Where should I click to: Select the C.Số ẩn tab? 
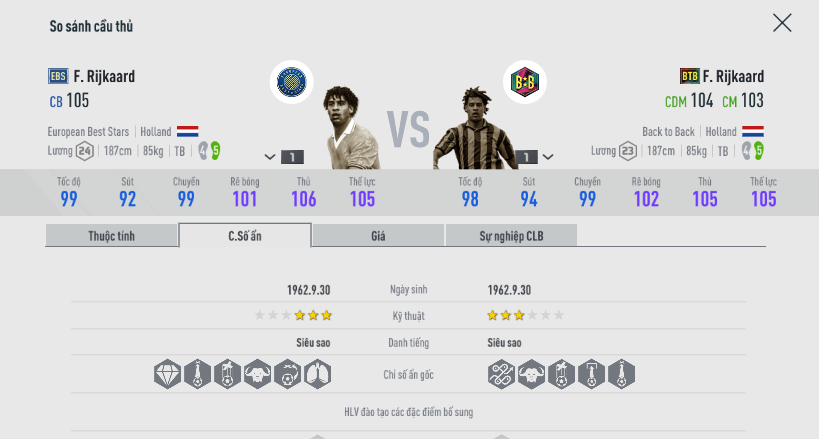[245, 236]
